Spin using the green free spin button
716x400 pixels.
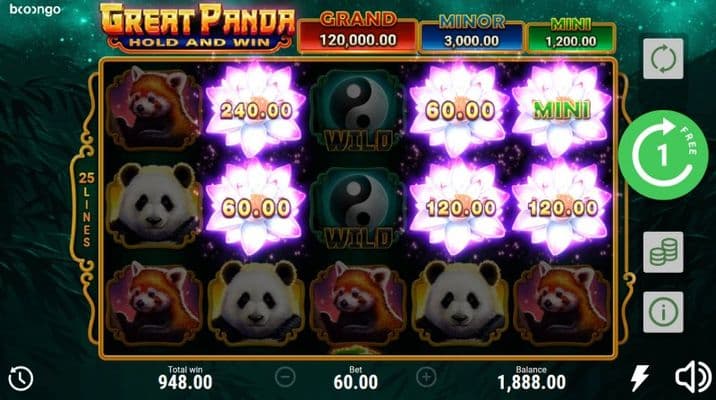pyautogui.click(x=663, y=155)
